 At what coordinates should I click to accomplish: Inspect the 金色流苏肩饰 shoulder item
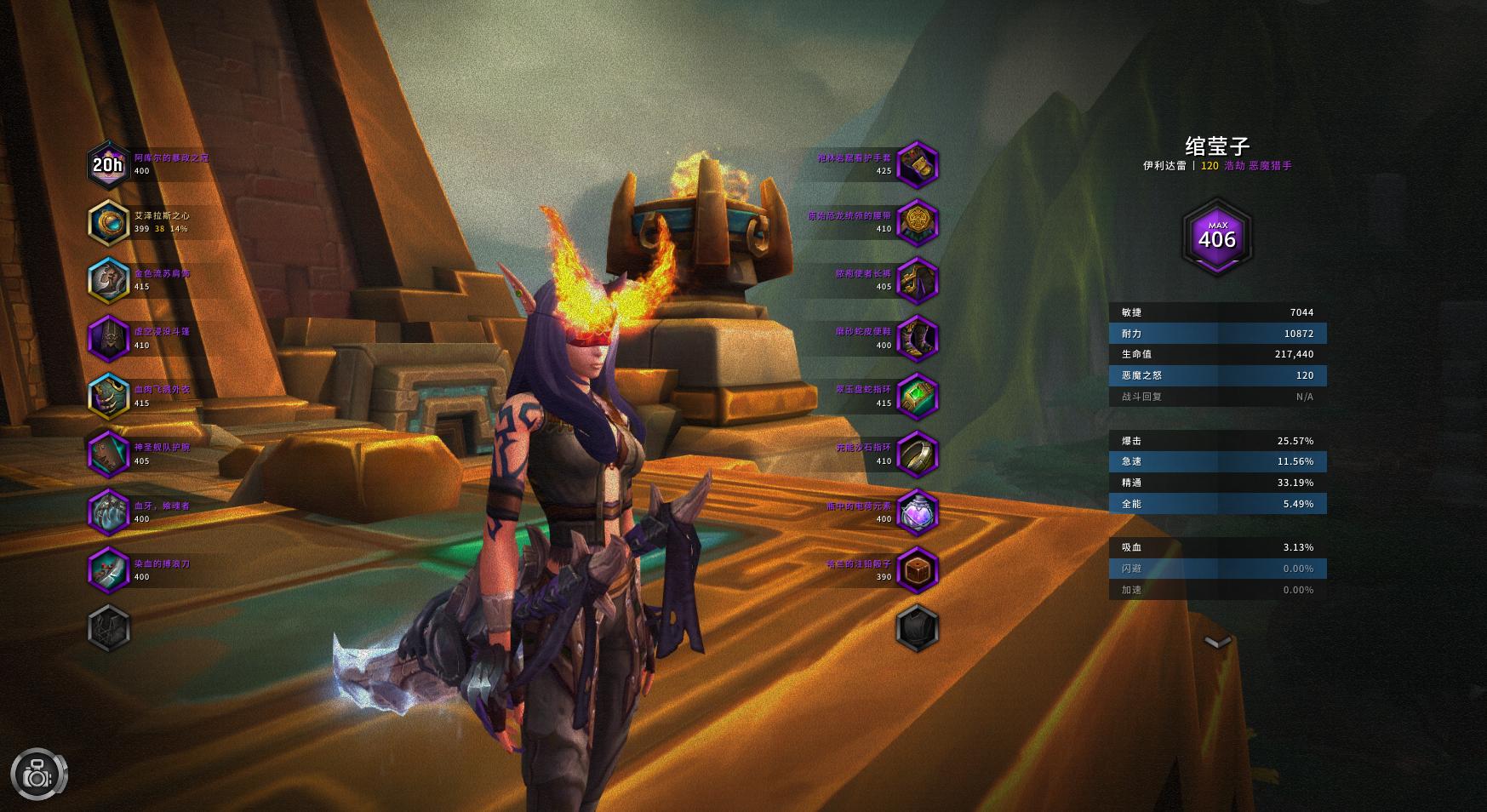[x=108, y=280]
